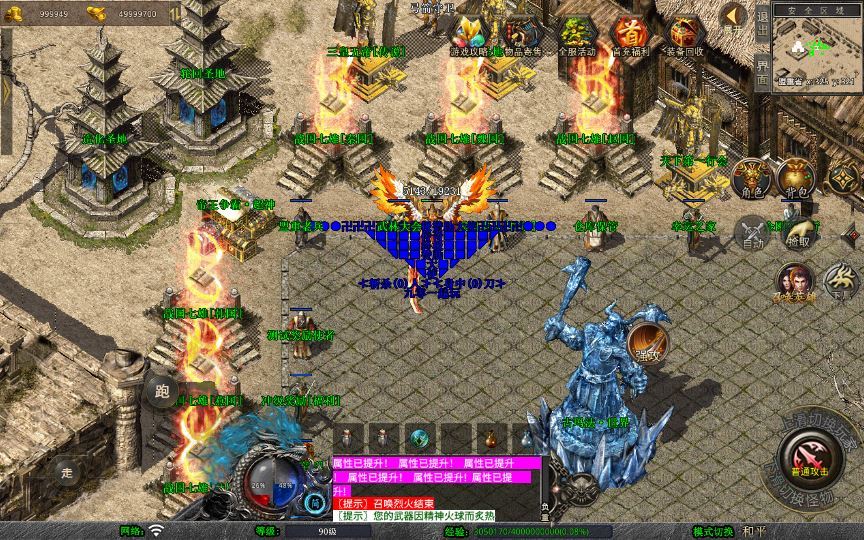
Task: Activate the 强攻 strong attack skill
Action: (648, 344)
